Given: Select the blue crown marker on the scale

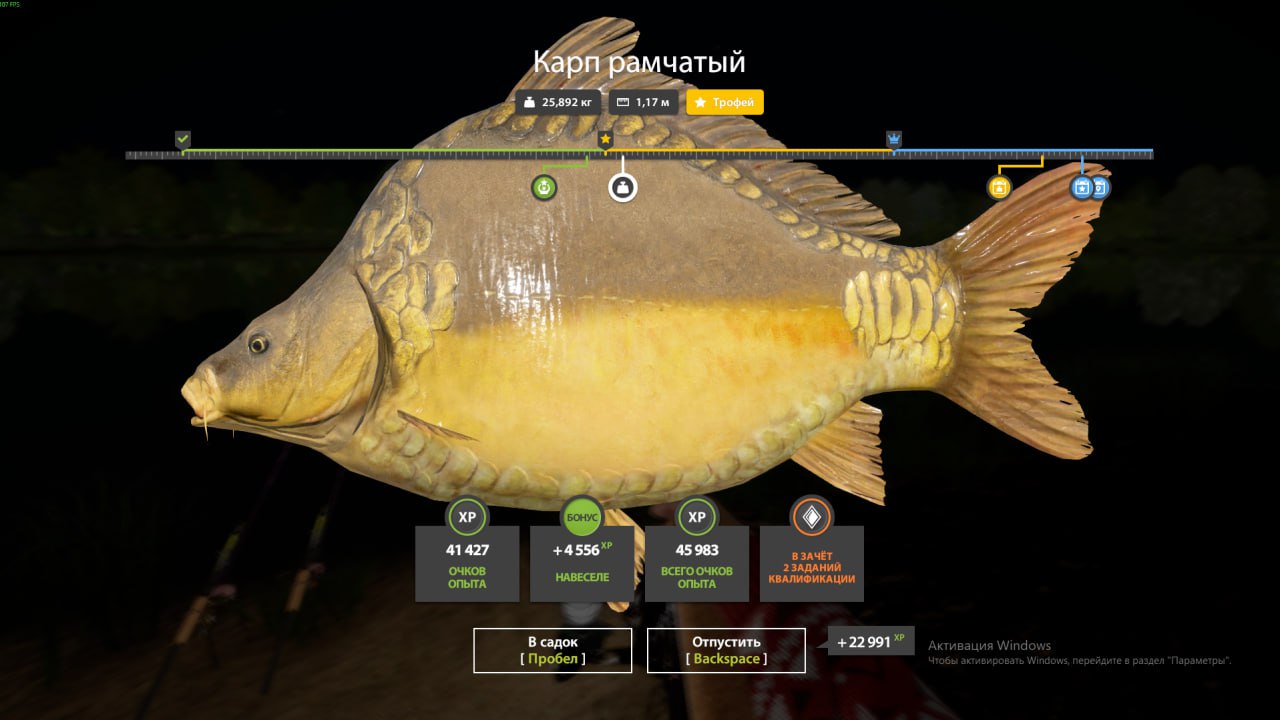Looking at the screenshot, I should click(893, 139).
